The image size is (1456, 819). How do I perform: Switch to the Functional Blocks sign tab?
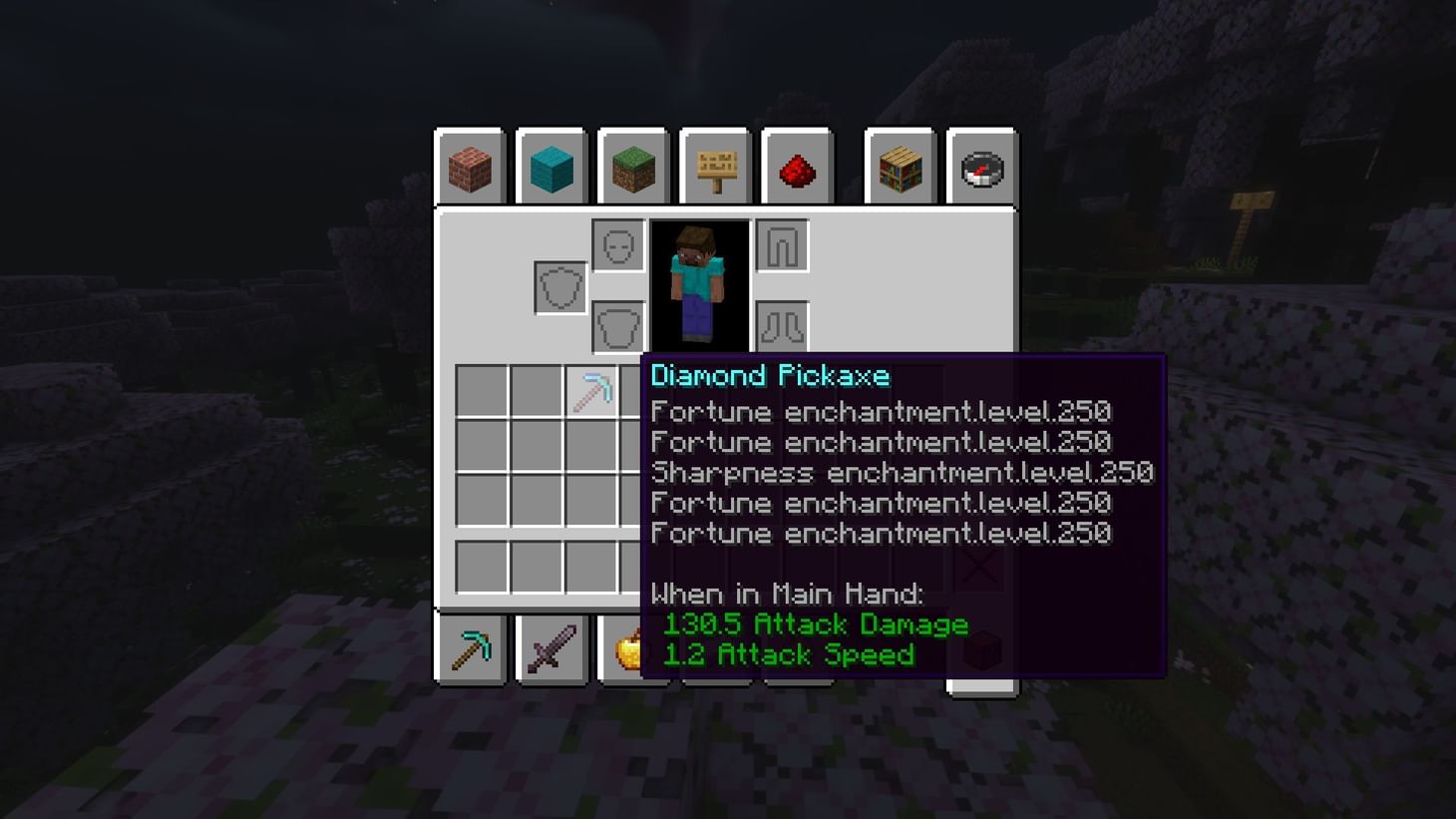[x=715, y=168]
